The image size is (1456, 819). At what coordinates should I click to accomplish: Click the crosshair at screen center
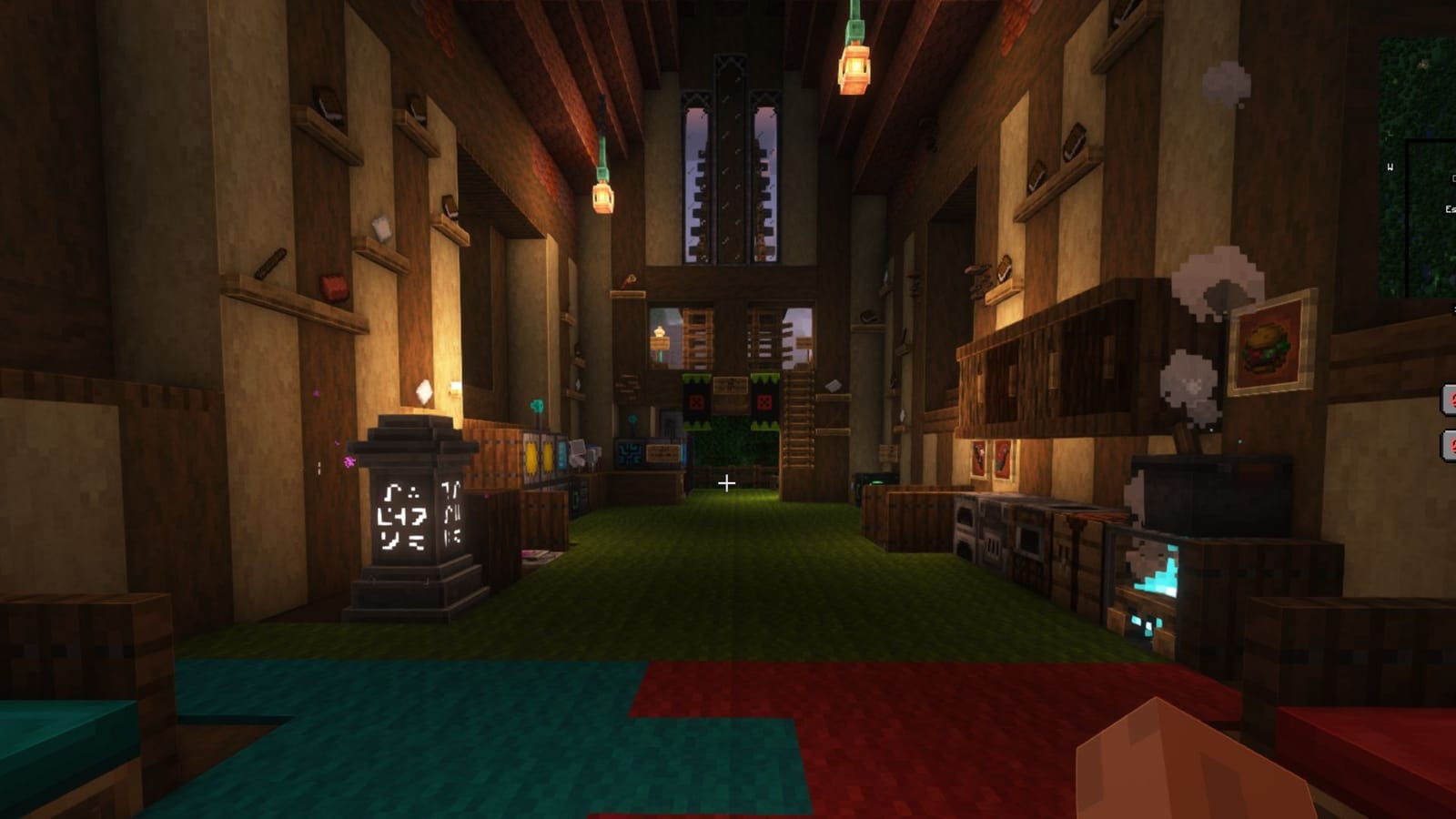[728, 484]
